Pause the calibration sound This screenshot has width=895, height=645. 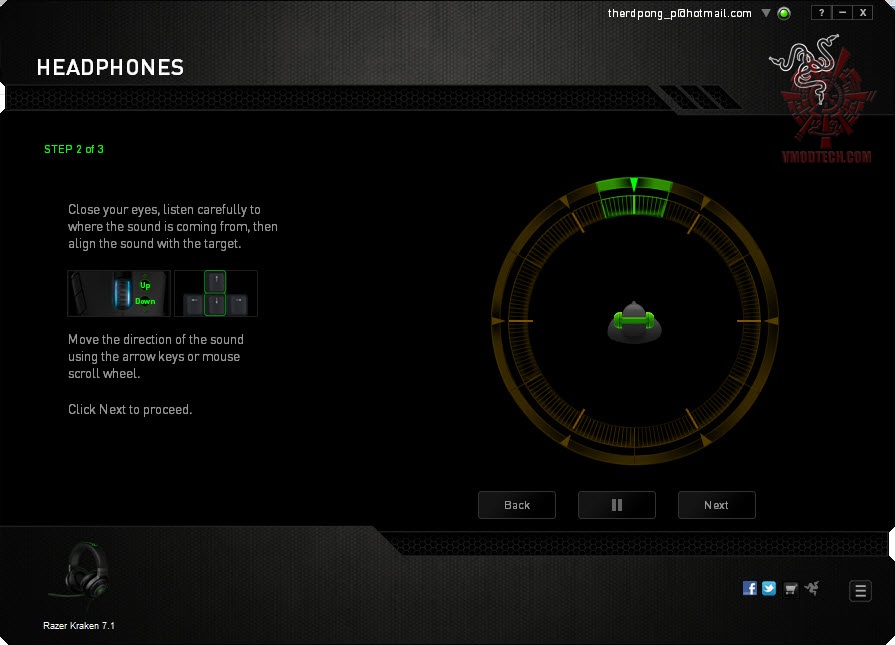pos(617,505)
